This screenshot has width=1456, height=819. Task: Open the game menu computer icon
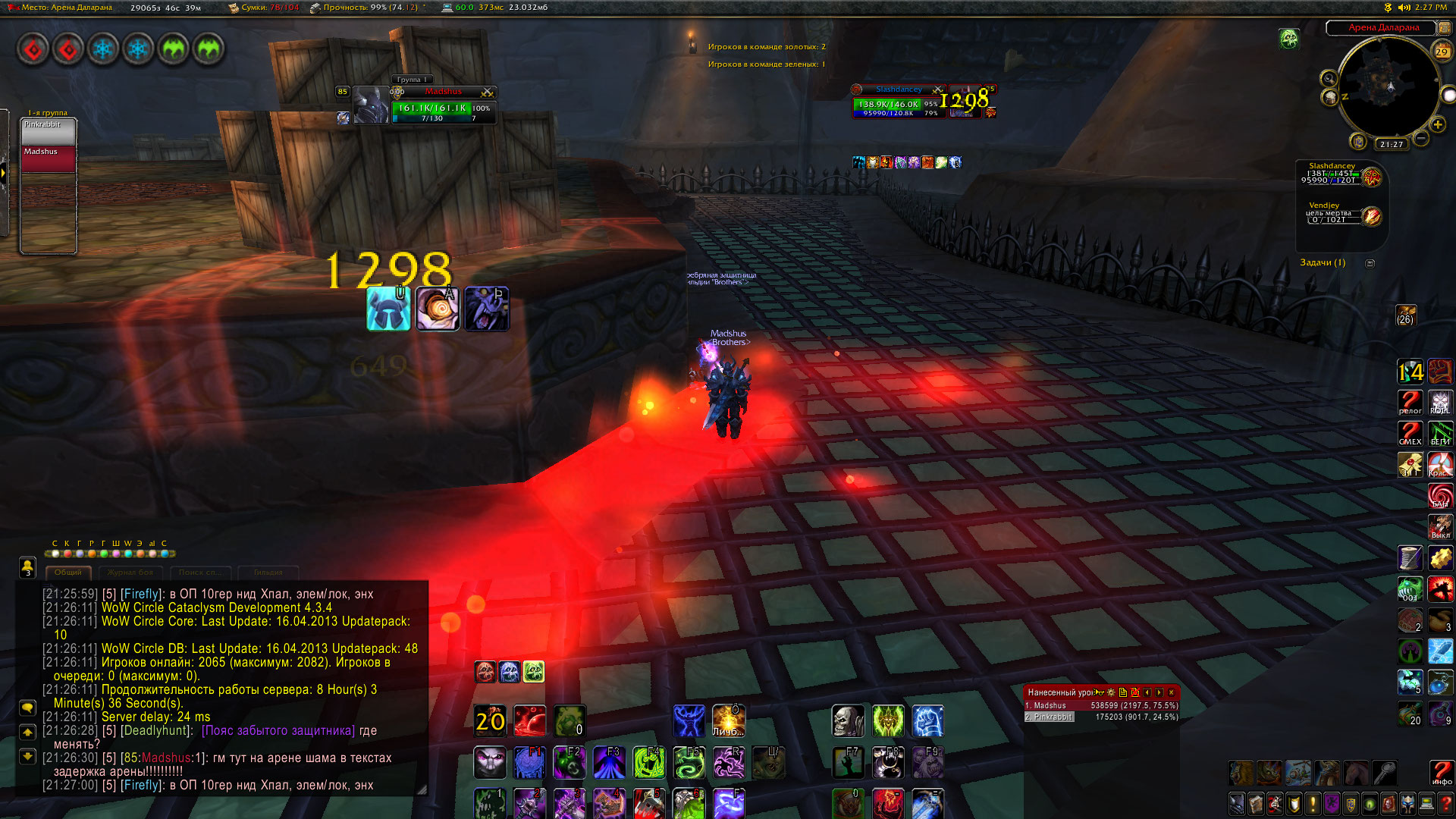click(x=1426, y=804)
